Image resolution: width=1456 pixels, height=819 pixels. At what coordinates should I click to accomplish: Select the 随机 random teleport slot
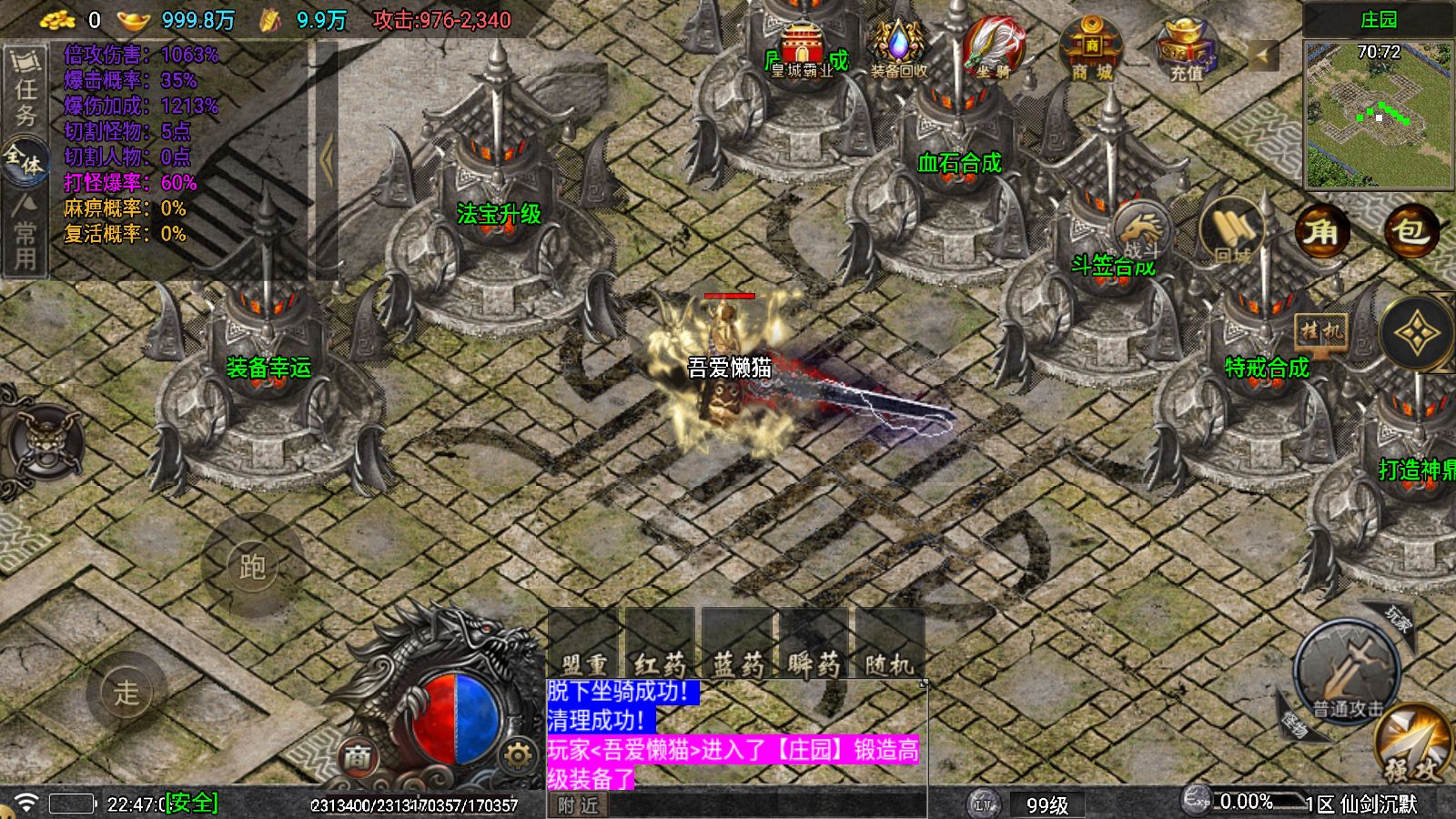[890, 646]
